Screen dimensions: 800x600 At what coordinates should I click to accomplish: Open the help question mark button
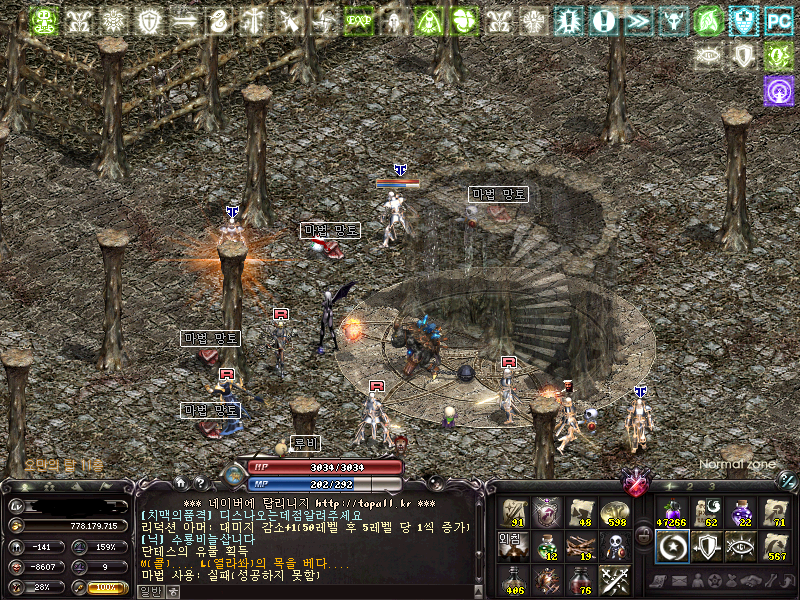click(x=198, y=482)
